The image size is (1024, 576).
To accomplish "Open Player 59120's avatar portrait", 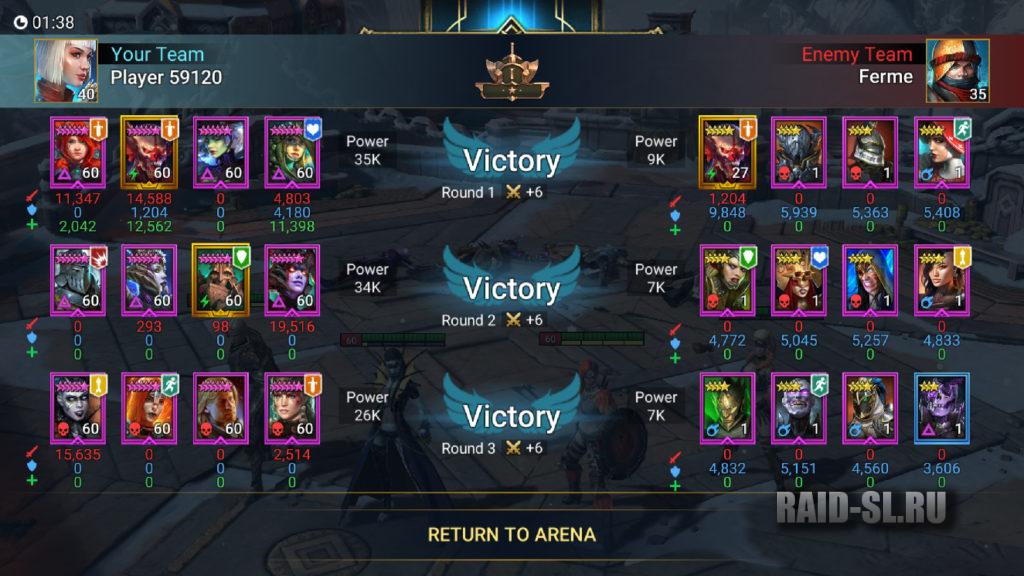I will click(66, 71).
